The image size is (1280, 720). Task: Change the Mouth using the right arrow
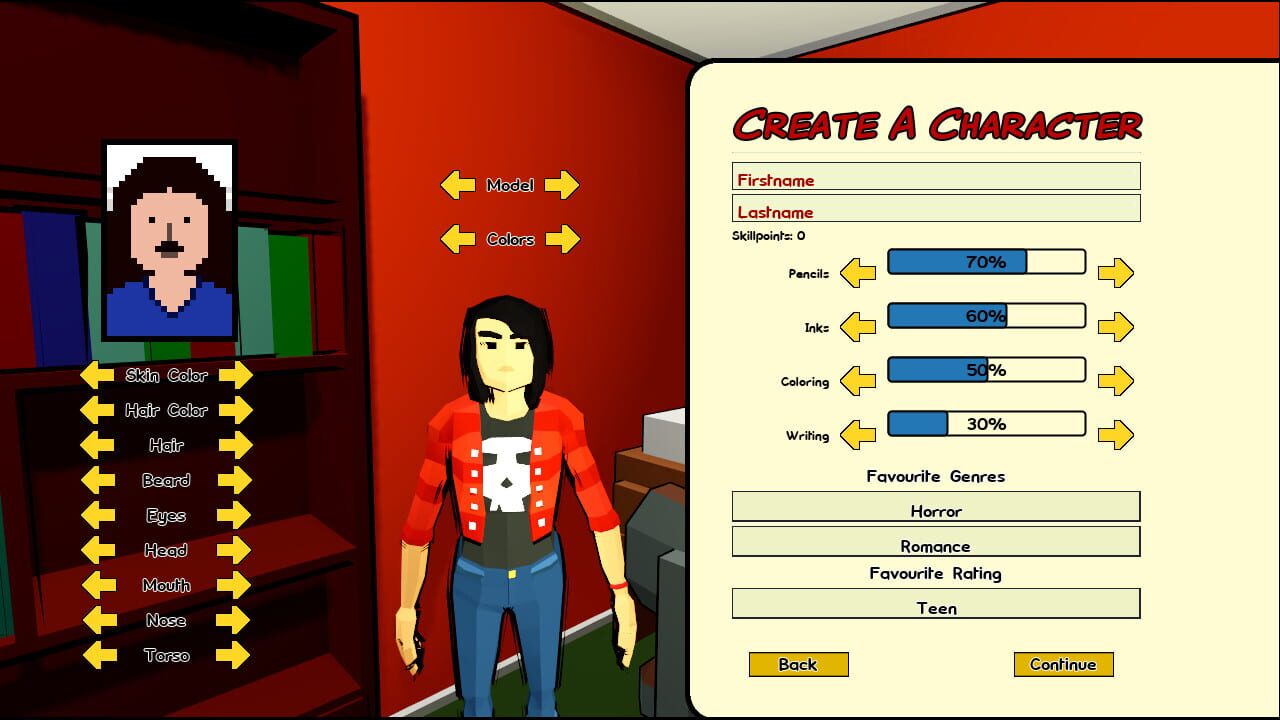coord(232,585)
